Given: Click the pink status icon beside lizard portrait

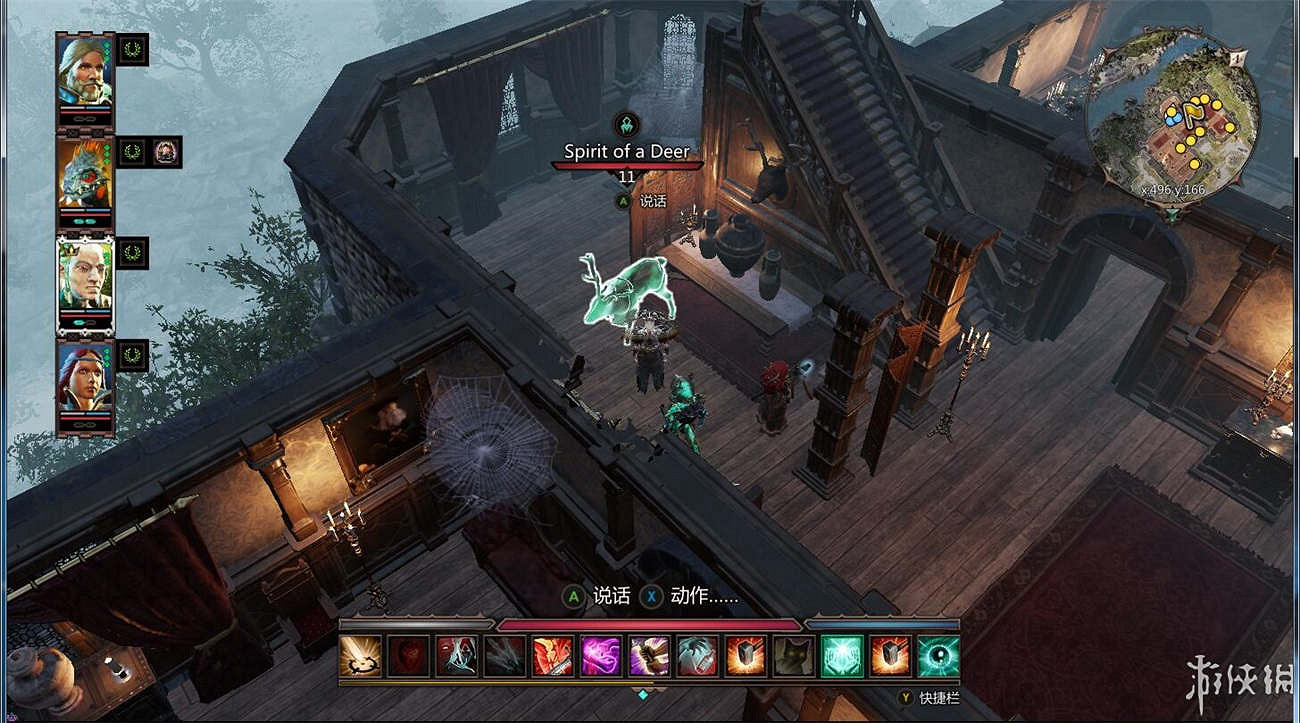Looking at the screenshot, I should [166, 152].
